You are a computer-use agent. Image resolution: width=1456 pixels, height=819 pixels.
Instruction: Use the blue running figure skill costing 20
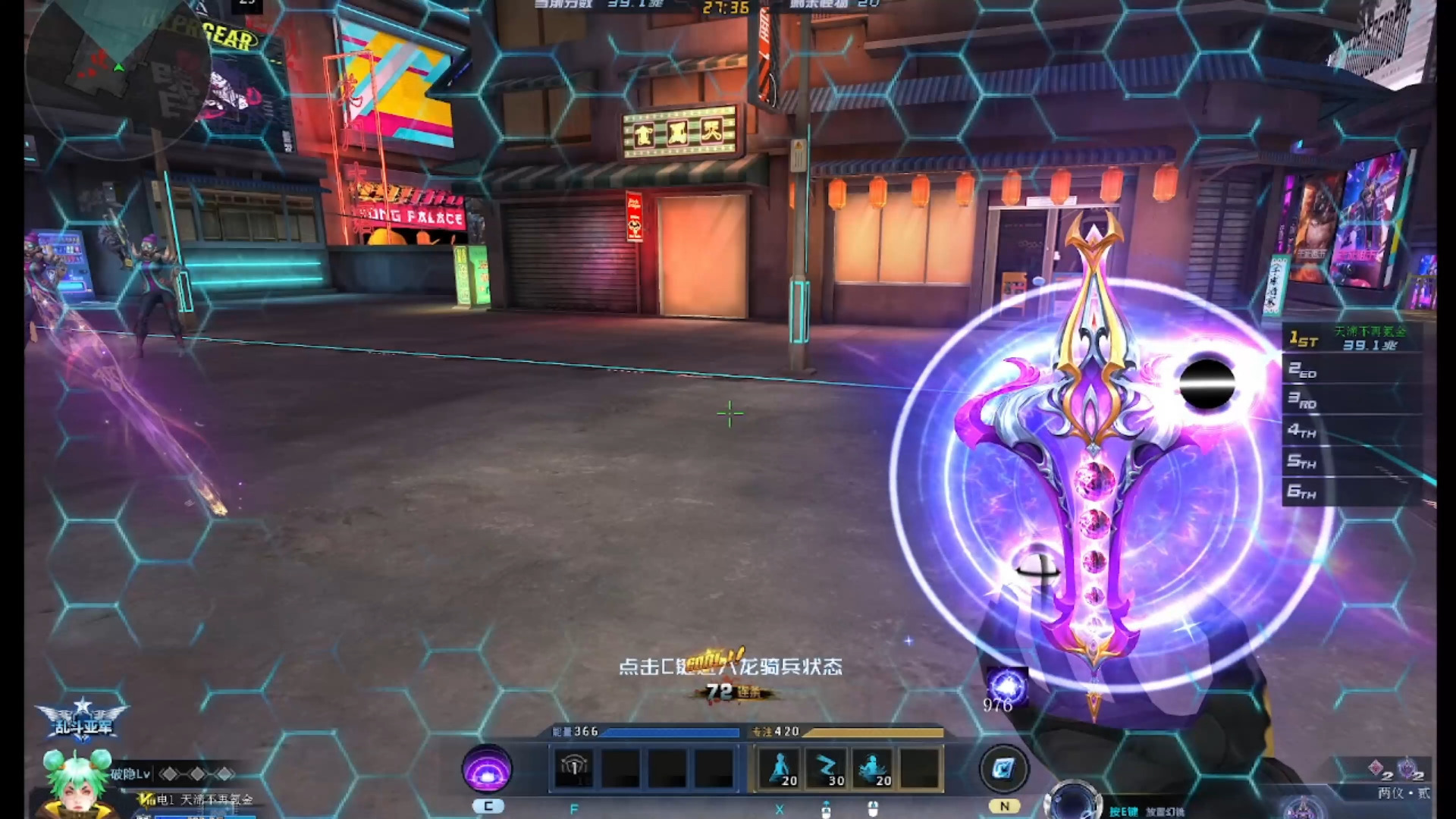coord(779,768)
